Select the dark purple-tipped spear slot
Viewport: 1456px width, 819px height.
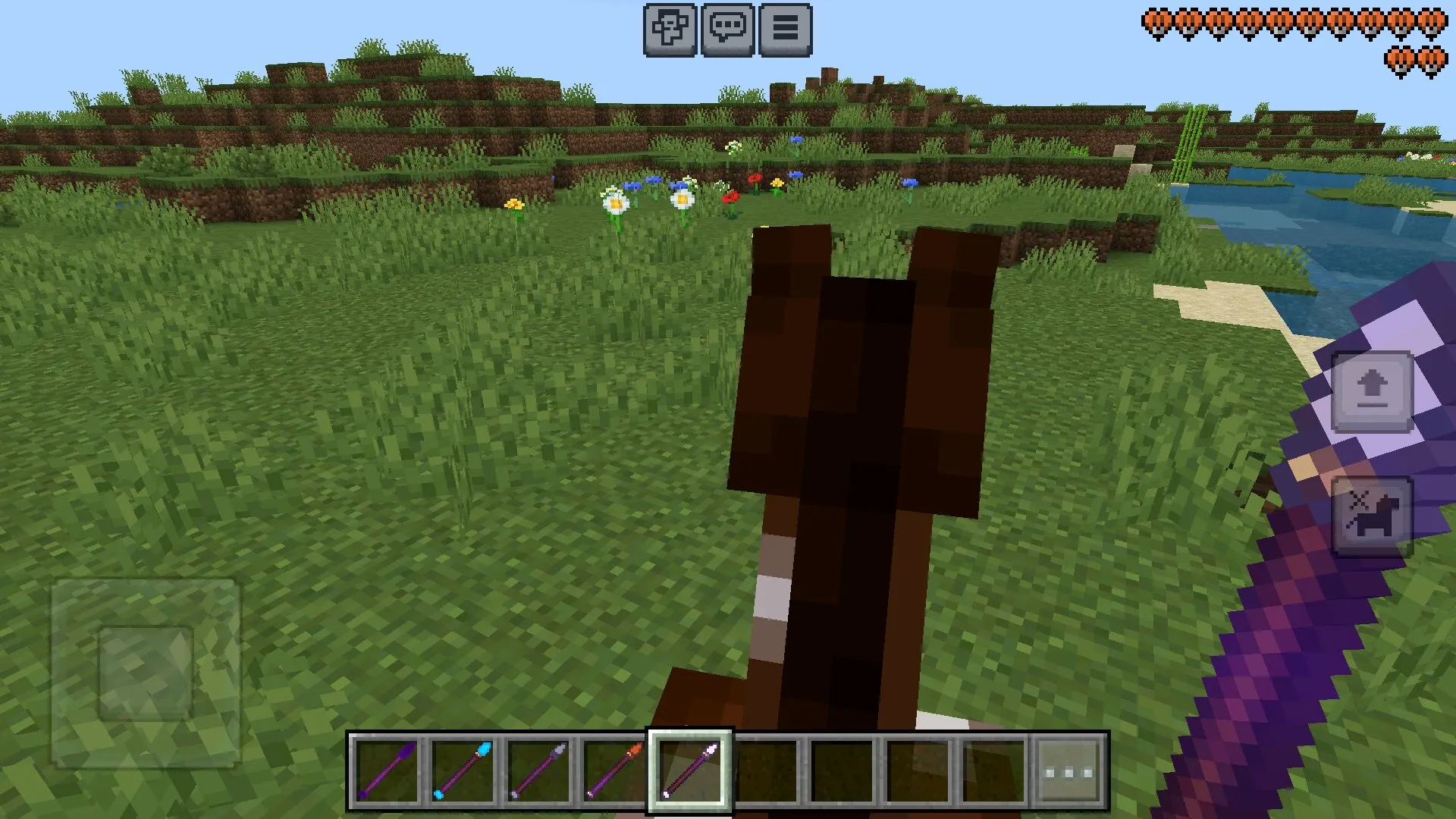386,771
